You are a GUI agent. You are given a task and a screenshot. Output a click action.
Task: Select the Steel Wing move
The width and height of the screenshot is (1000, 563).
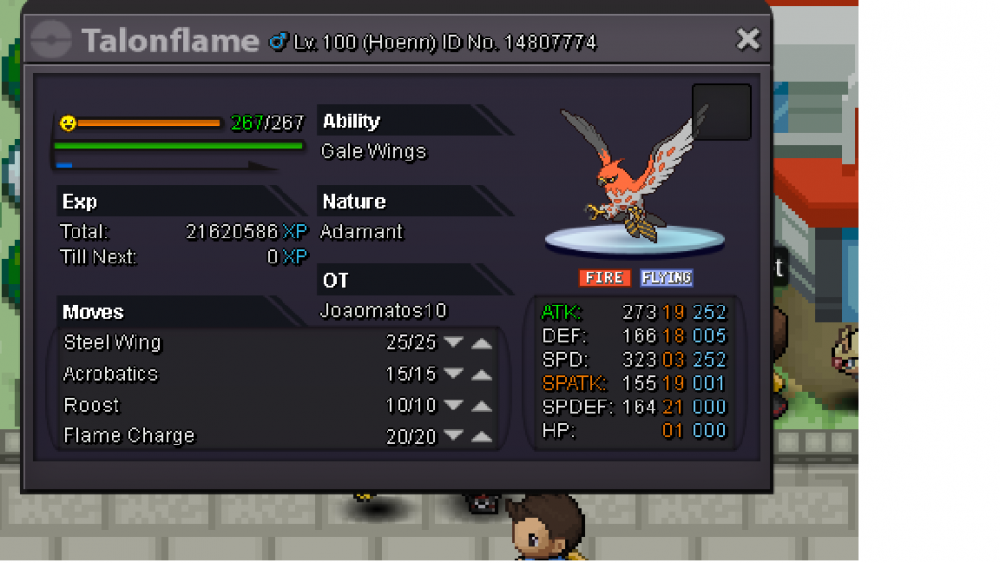pos(112,343)
